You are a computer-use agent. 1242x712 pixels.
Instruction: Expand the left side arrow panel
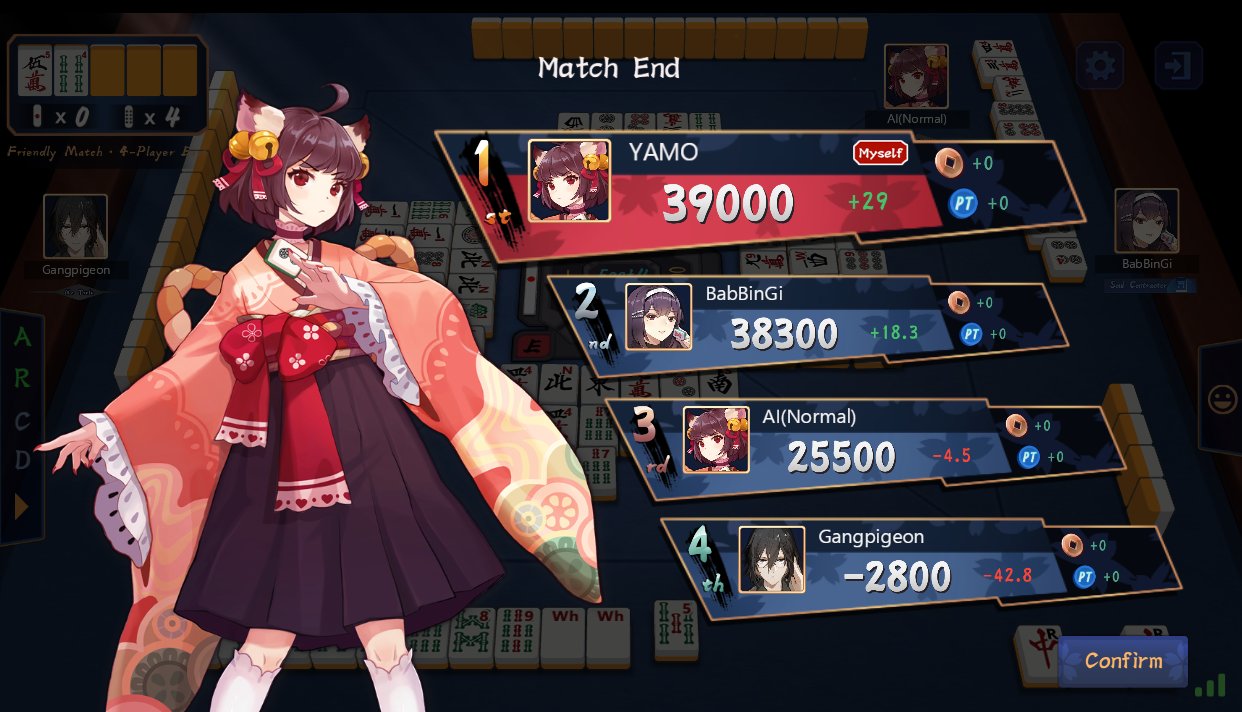tap(21, 507)
